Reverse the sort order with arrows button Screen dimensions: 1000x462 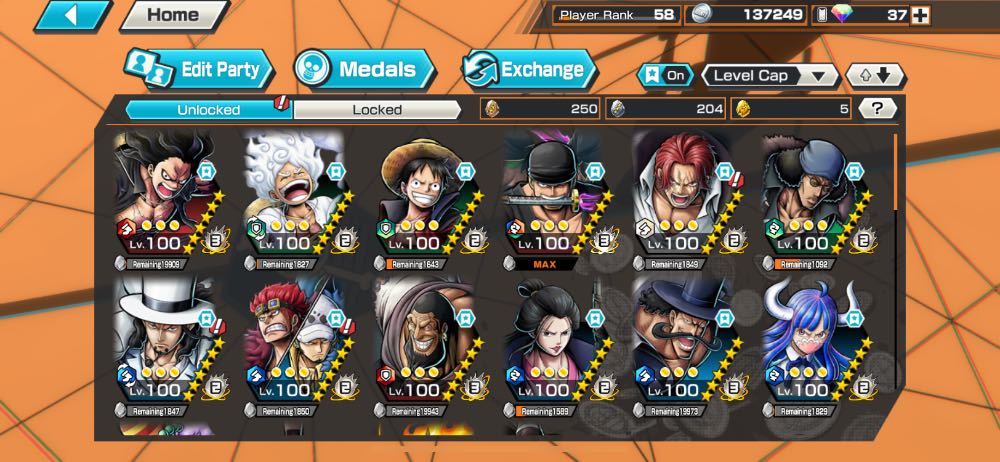point(875,75)
